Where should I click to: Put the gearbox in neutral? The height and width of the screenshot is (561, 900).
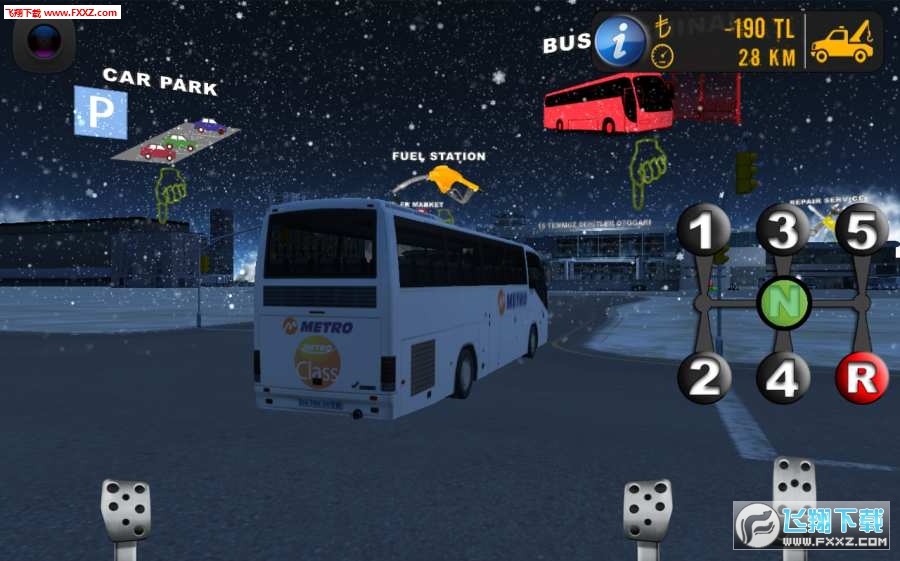(783, 302)
